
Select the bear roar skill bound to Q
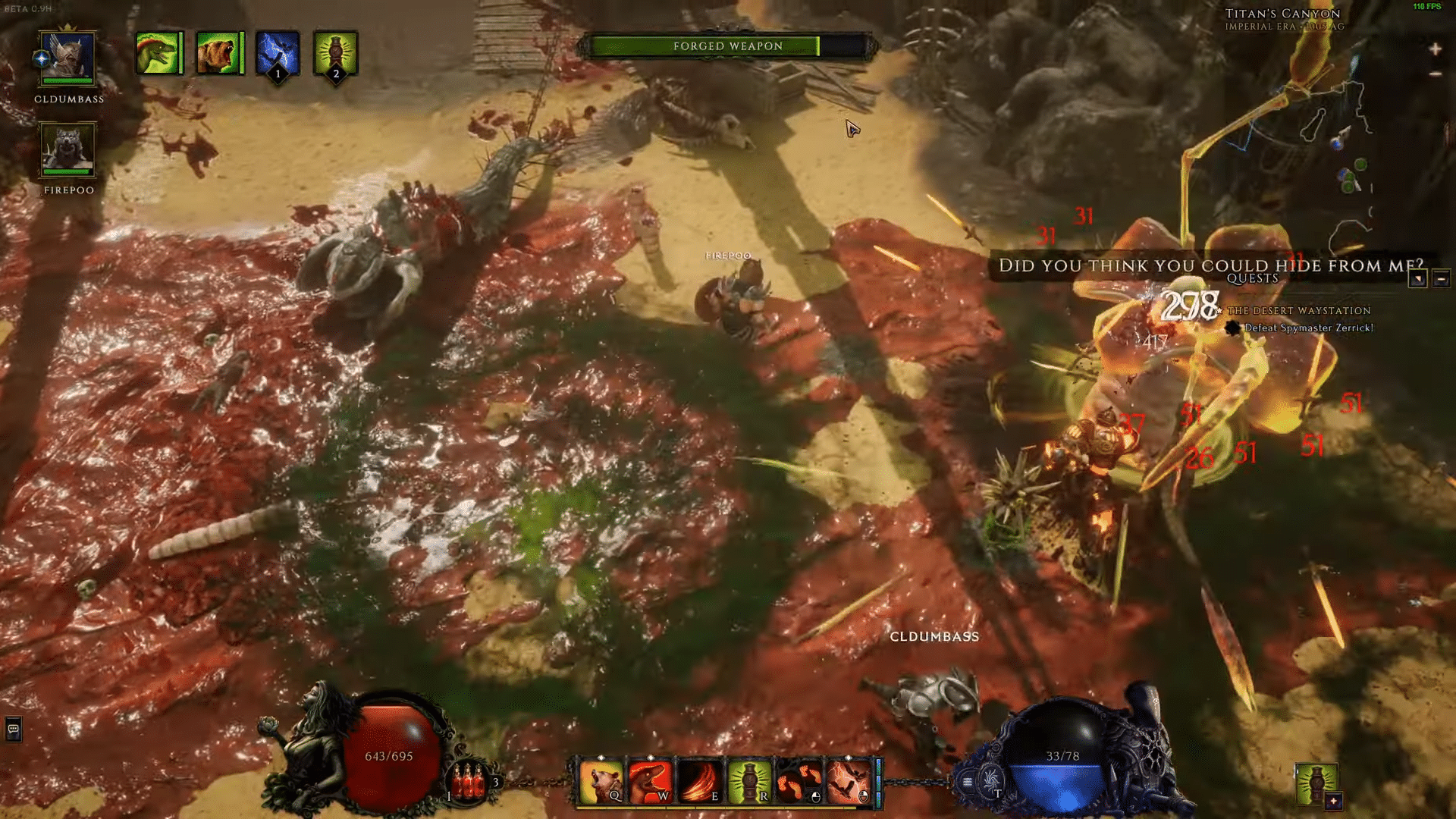601,780
